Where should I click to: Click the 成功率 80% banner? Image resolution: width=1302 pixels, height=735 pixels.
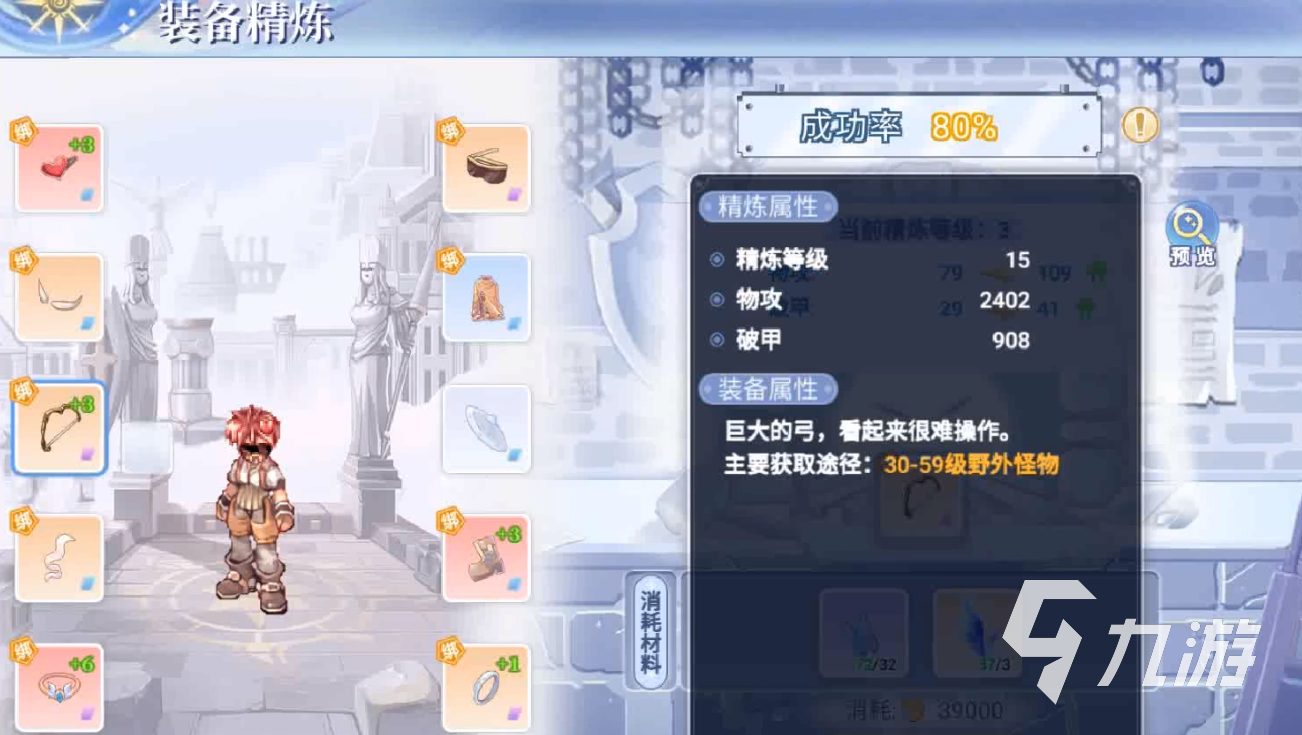tap(917, 127)
